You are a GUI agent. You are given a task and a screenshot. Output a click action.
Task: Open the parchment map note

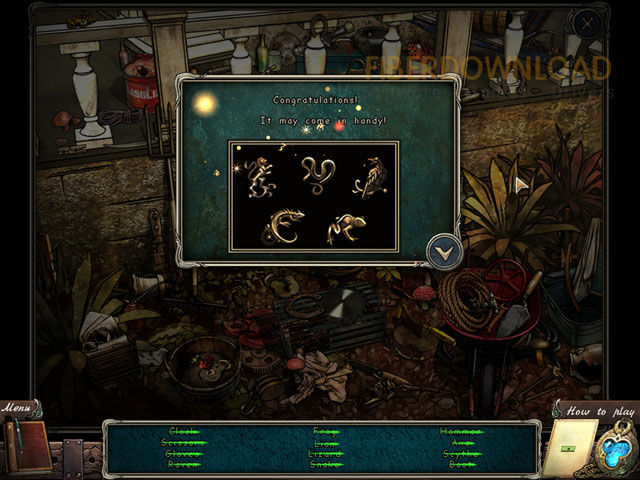pyautogui.click(x=569, y=447)
